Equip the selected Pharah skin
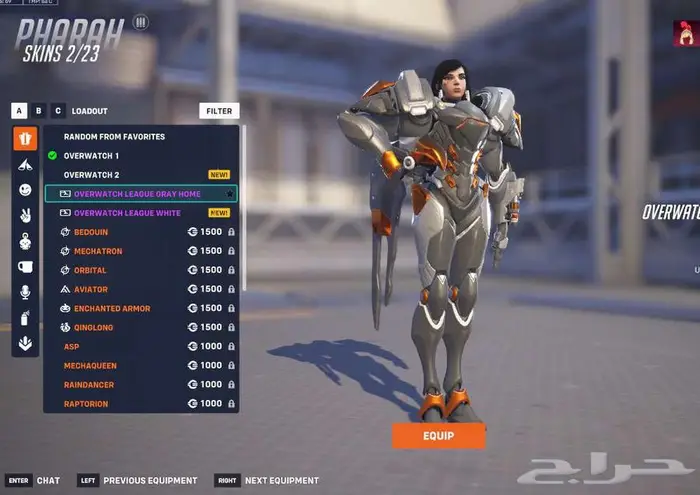The image size is (700, 495). [x=438, y=435]
